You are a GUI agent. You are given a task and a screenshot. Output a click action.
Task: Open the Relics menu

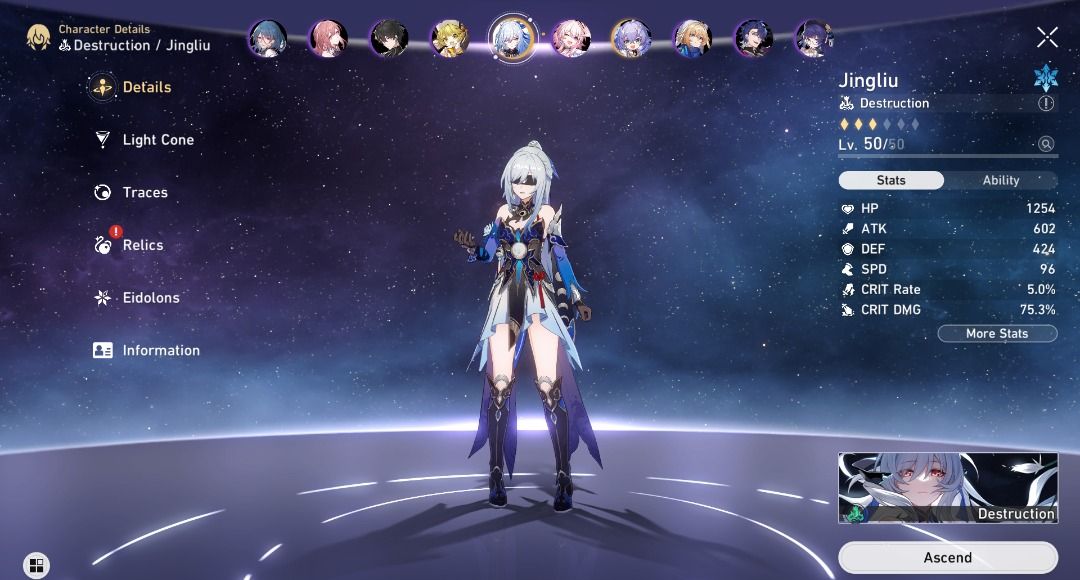tap(142, 245)
